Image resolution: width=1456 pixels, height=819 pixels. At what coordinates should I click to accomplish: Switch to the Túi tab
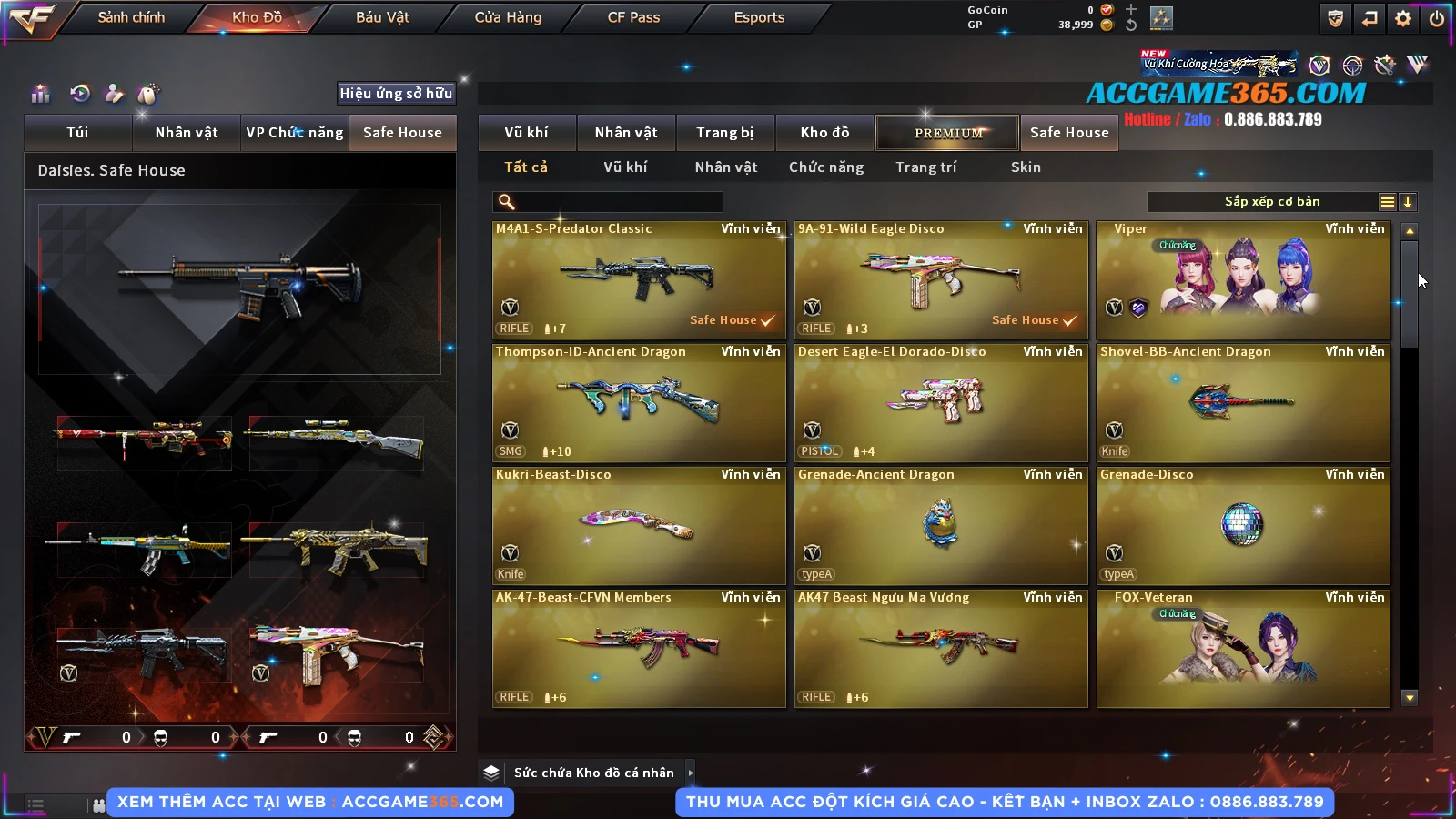(77, 133)
